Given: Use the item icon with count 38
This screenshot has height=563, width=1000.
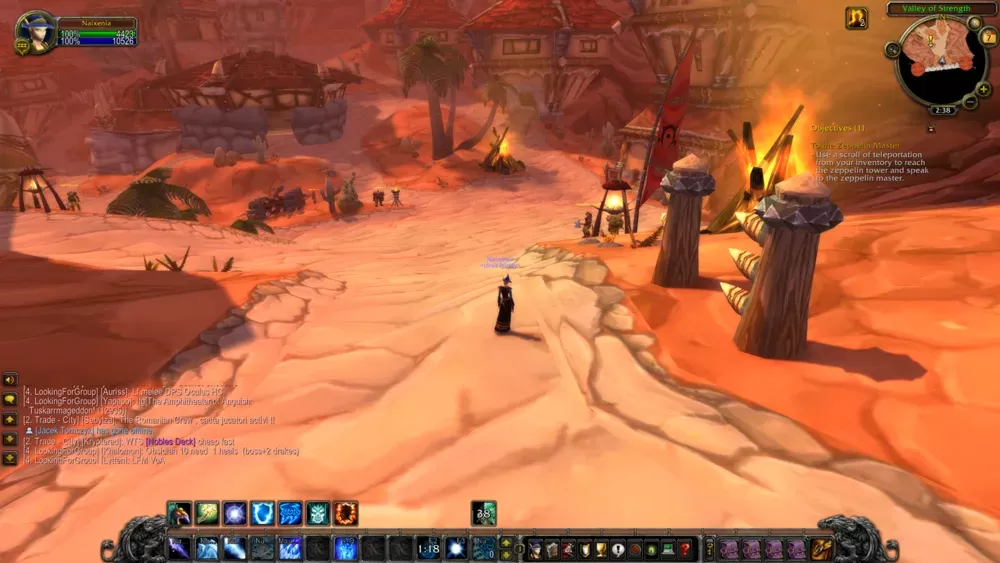Looking at the screenshot, I should [x=484, y=514].
